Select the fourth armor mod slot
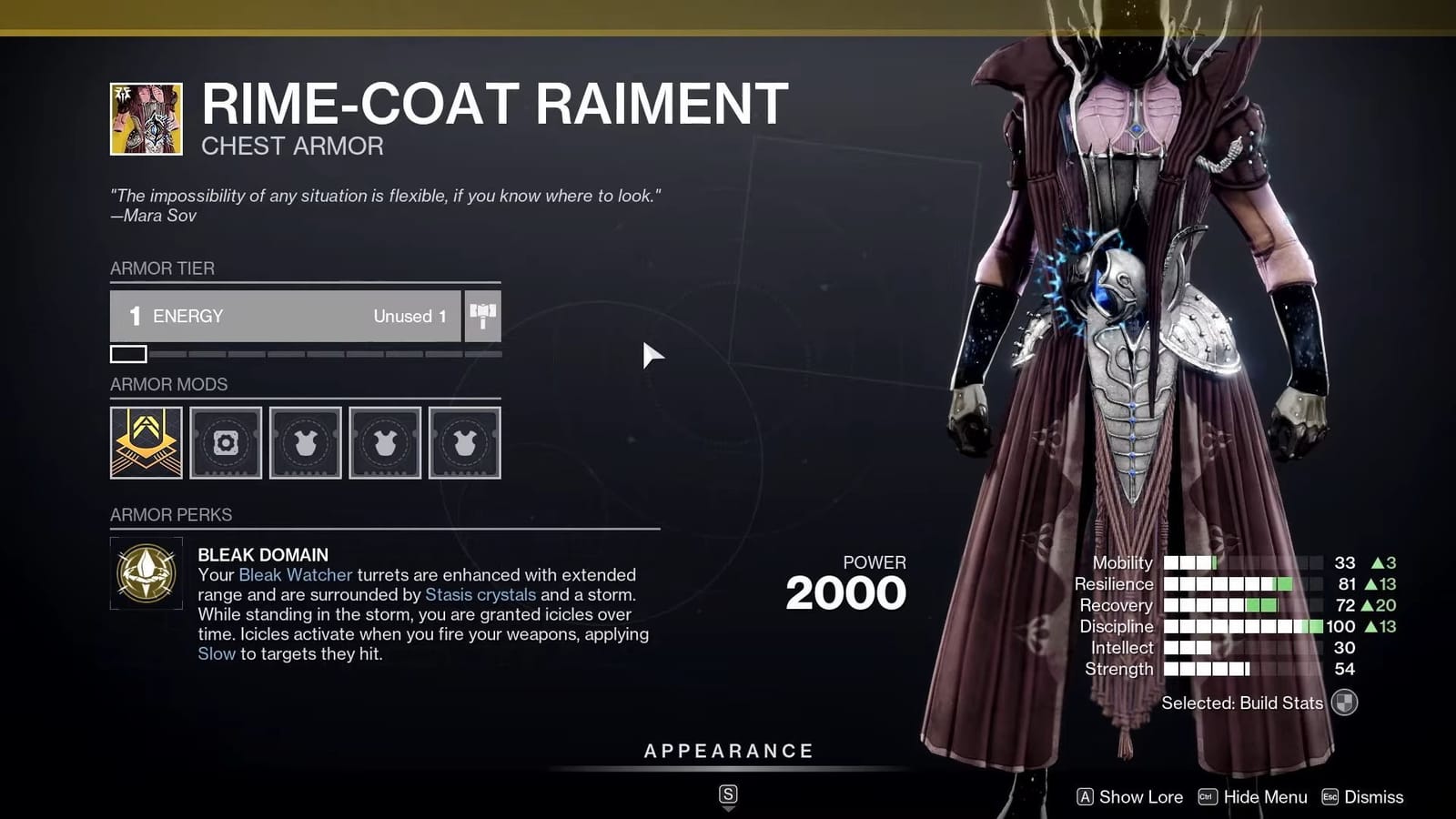 pos(385,443)
